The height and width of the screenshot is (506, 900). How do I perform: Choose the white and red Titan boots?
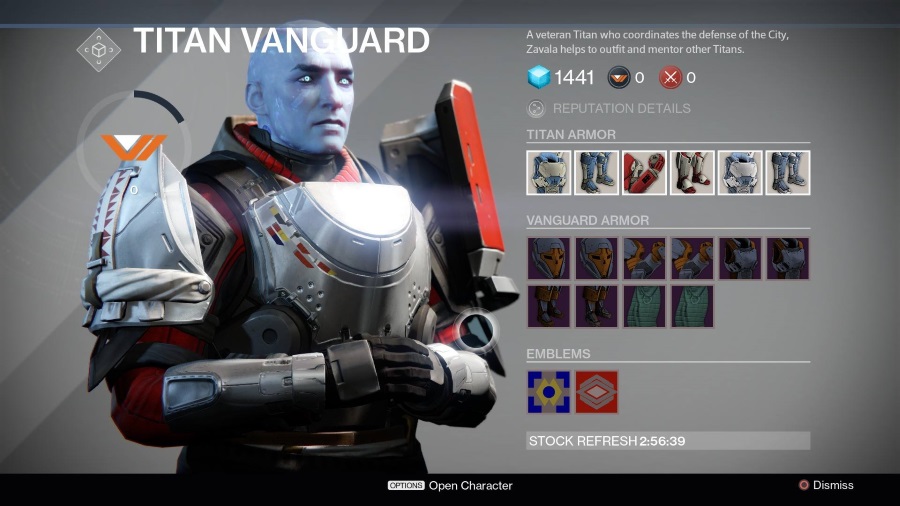[x=692, y=172]
